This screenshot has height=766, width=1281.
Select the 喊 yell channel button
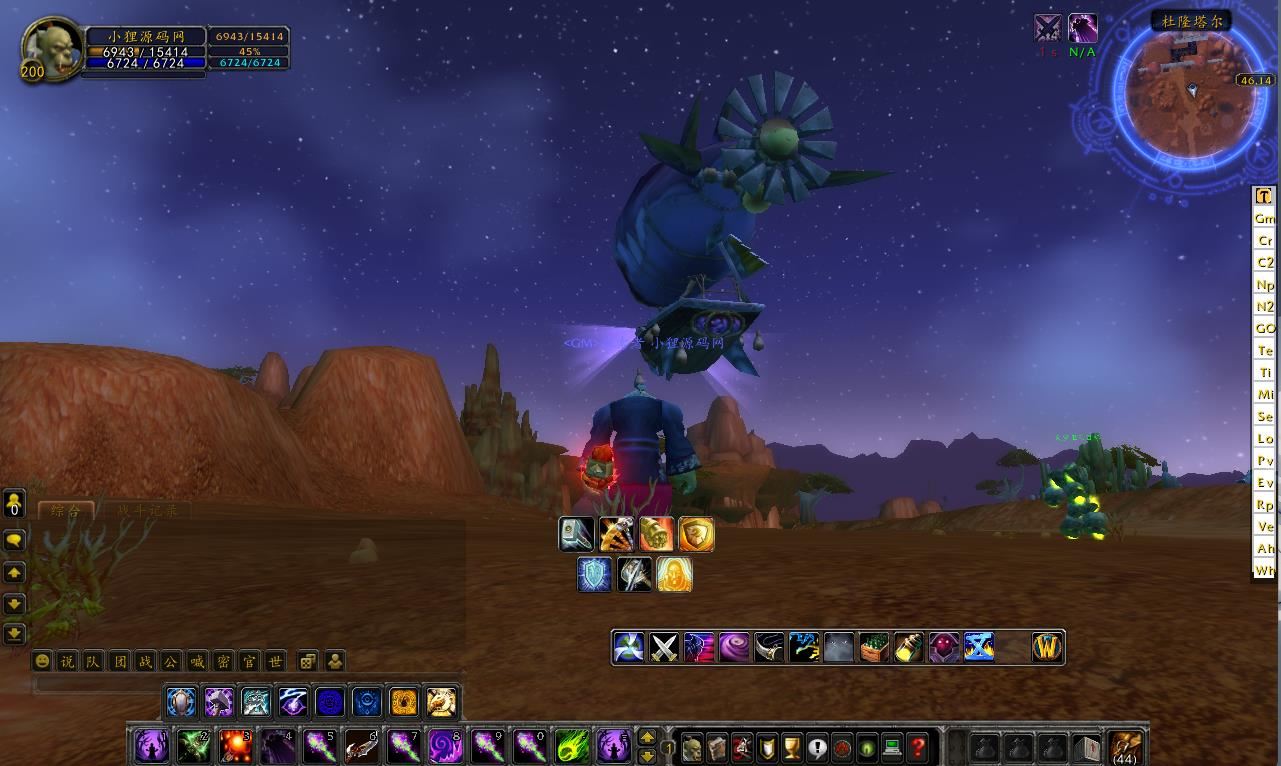pos(197,661)
